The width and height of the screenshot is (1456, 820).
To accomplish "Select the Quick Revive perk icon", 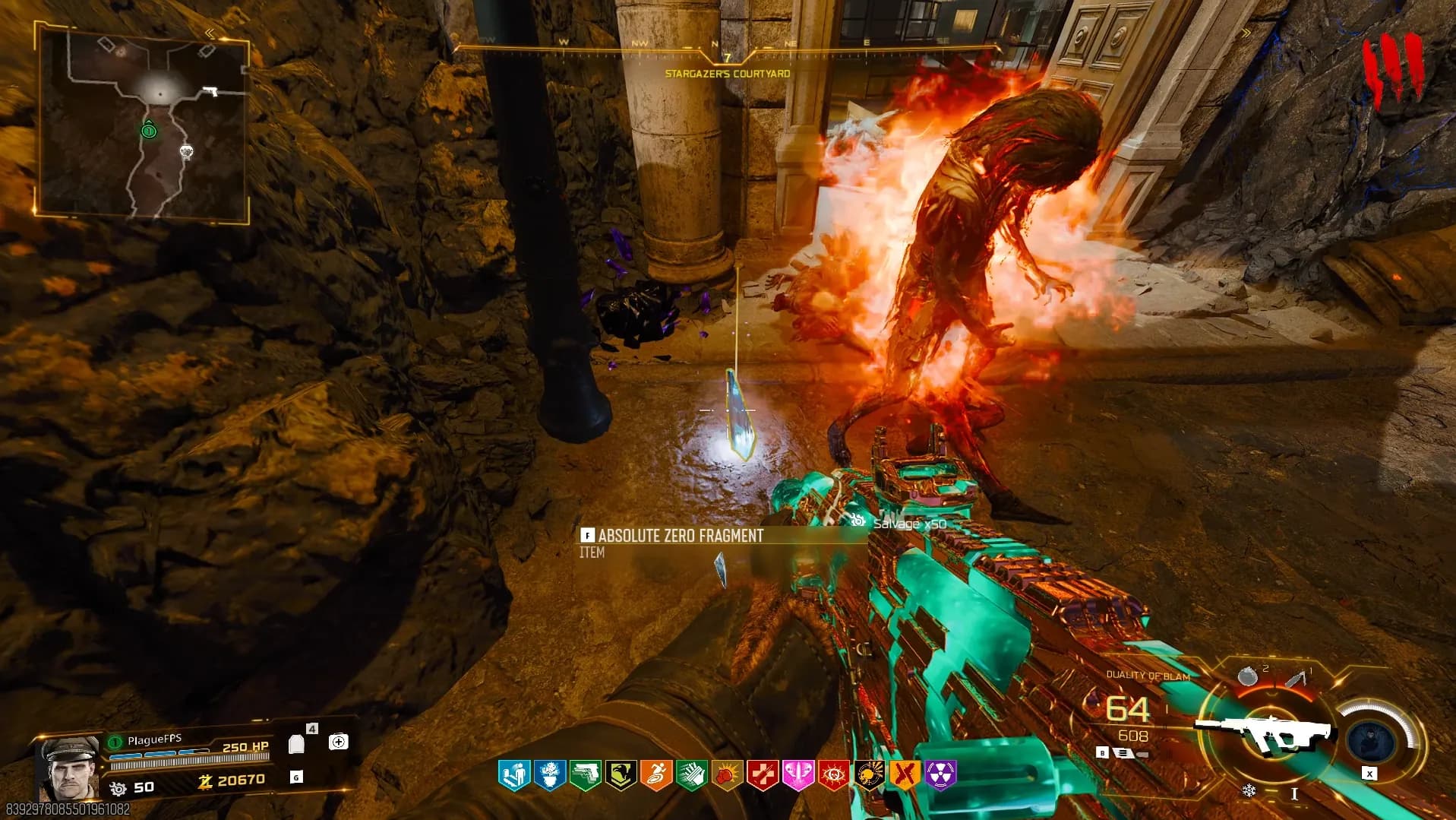I will pyautogui.click(x=514, y=775).
